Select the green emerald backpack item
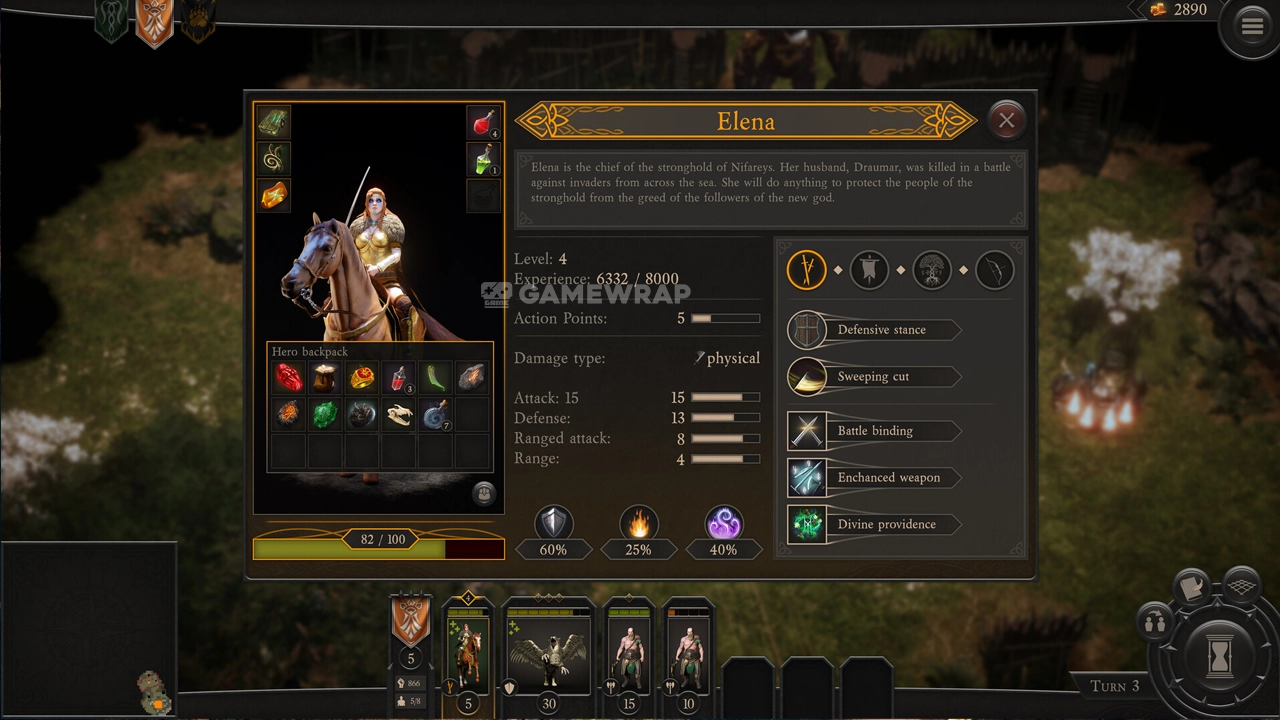 pos(325,414)
